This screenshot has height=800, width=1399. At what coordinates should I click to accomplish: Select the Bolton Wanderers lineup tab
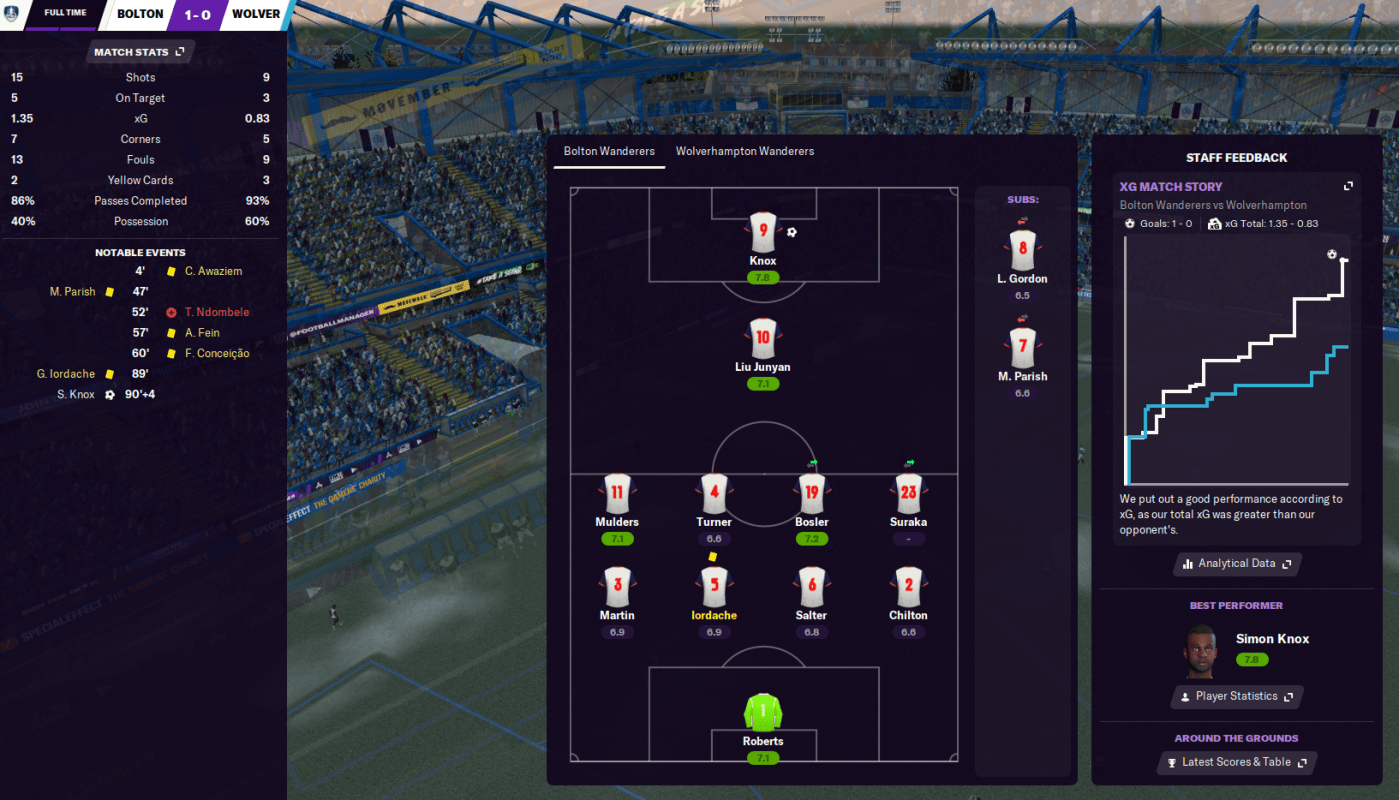coord(609,151)
